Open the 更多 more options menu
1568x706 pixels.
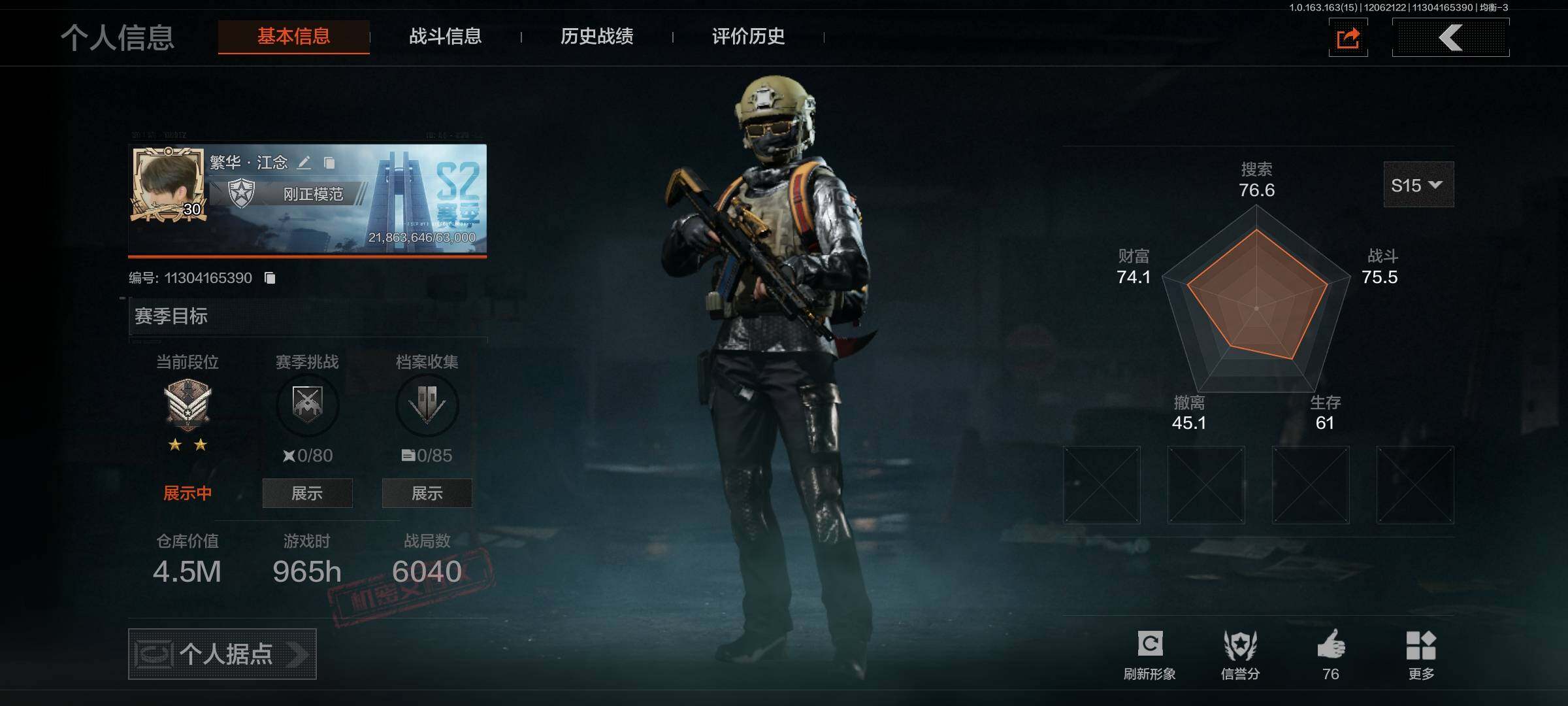[x=1421, y=654]
